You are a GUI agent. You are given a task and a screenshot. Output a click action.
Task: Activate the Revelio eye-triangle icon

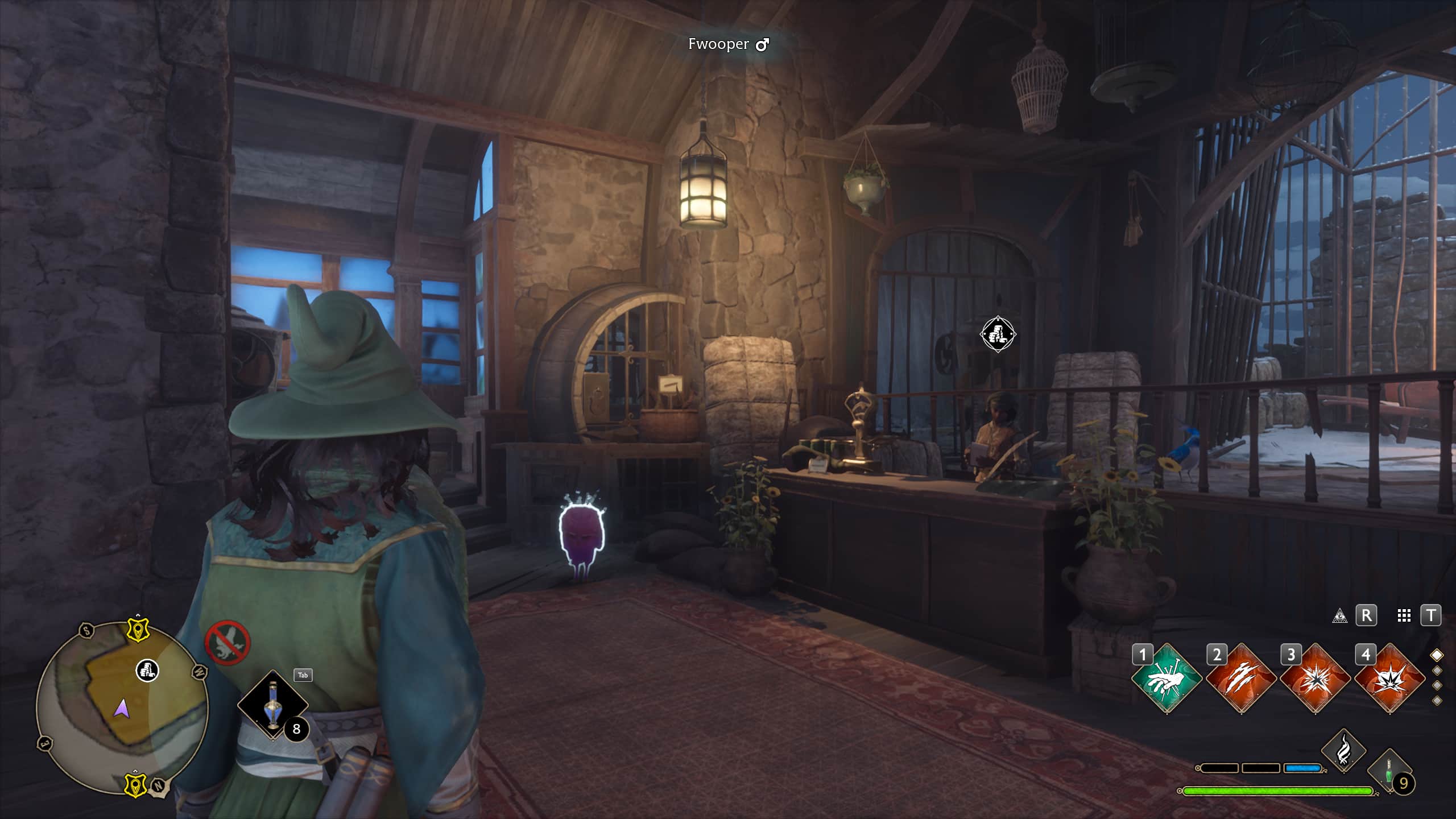click(1339, 616)
